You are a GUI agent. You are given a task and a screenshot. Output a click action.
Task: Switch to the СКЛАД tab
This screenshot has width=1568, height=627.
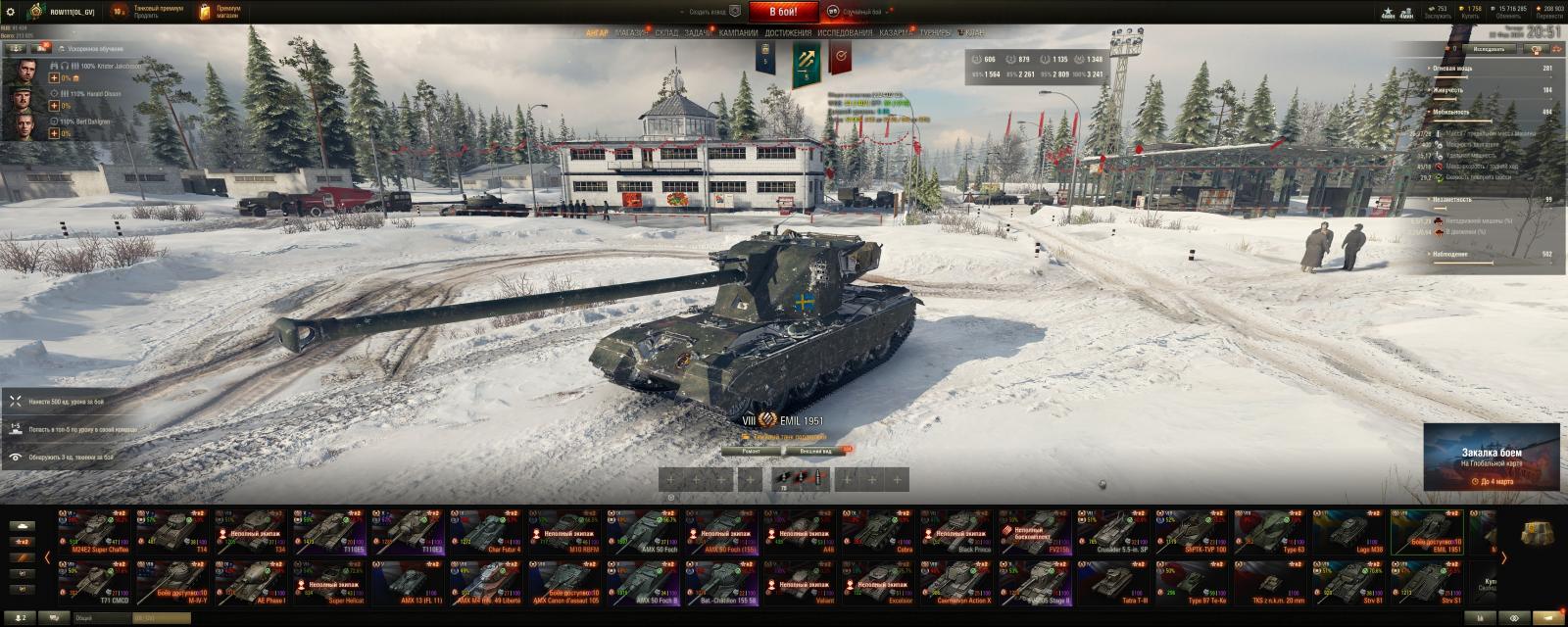coord(666,33)
